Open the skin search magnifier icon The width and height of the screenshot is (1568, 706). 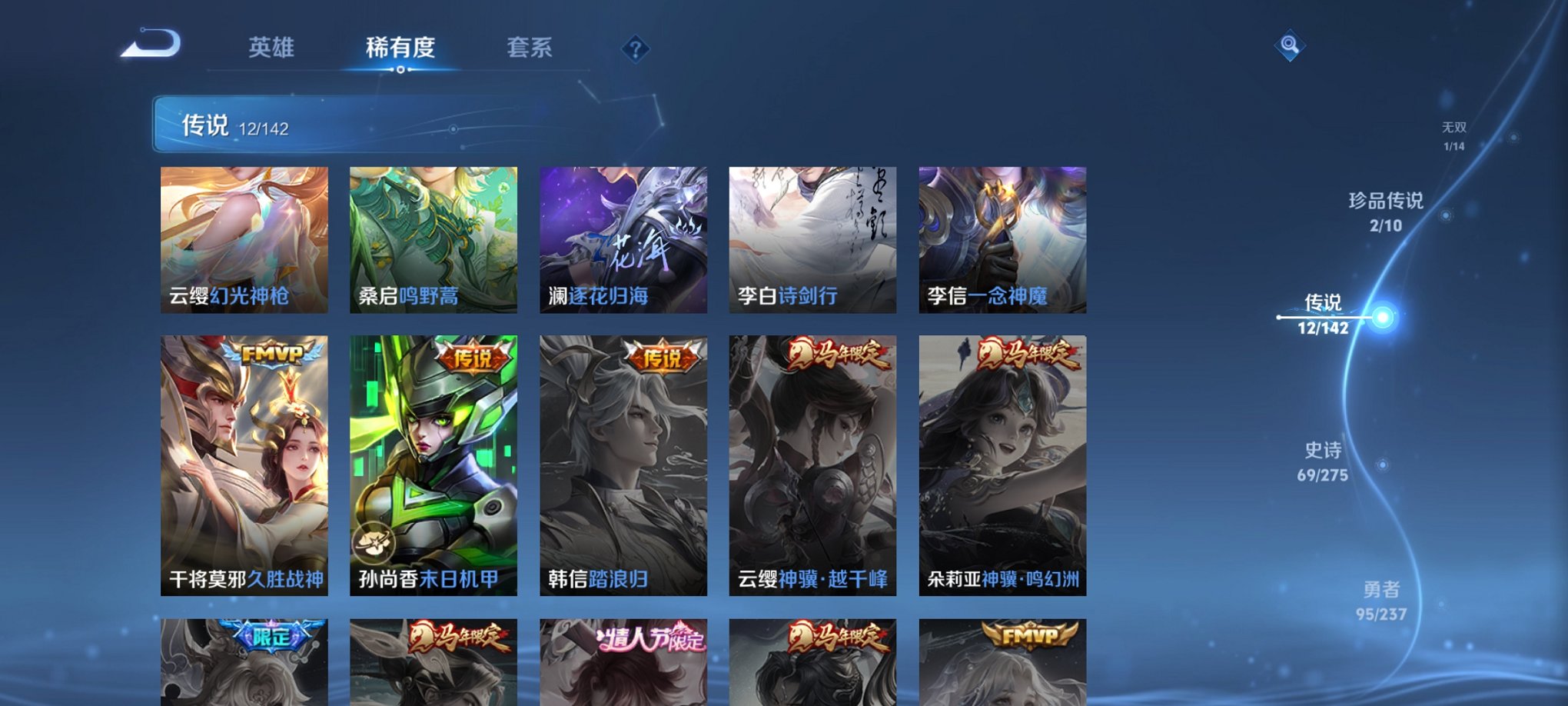1291,45
